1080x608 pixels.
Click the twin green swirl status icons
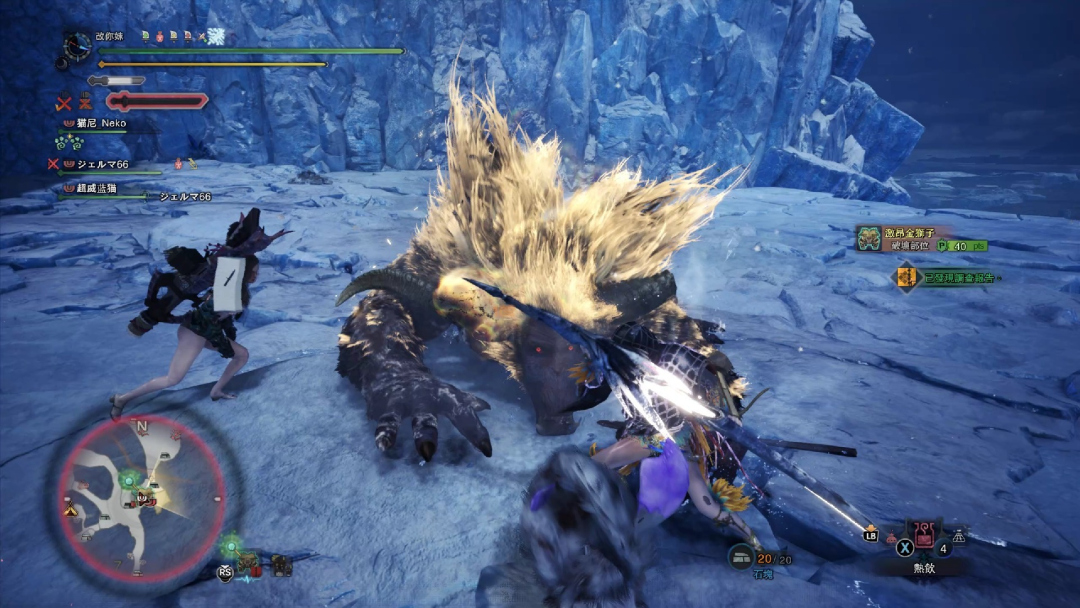[67, 143]
